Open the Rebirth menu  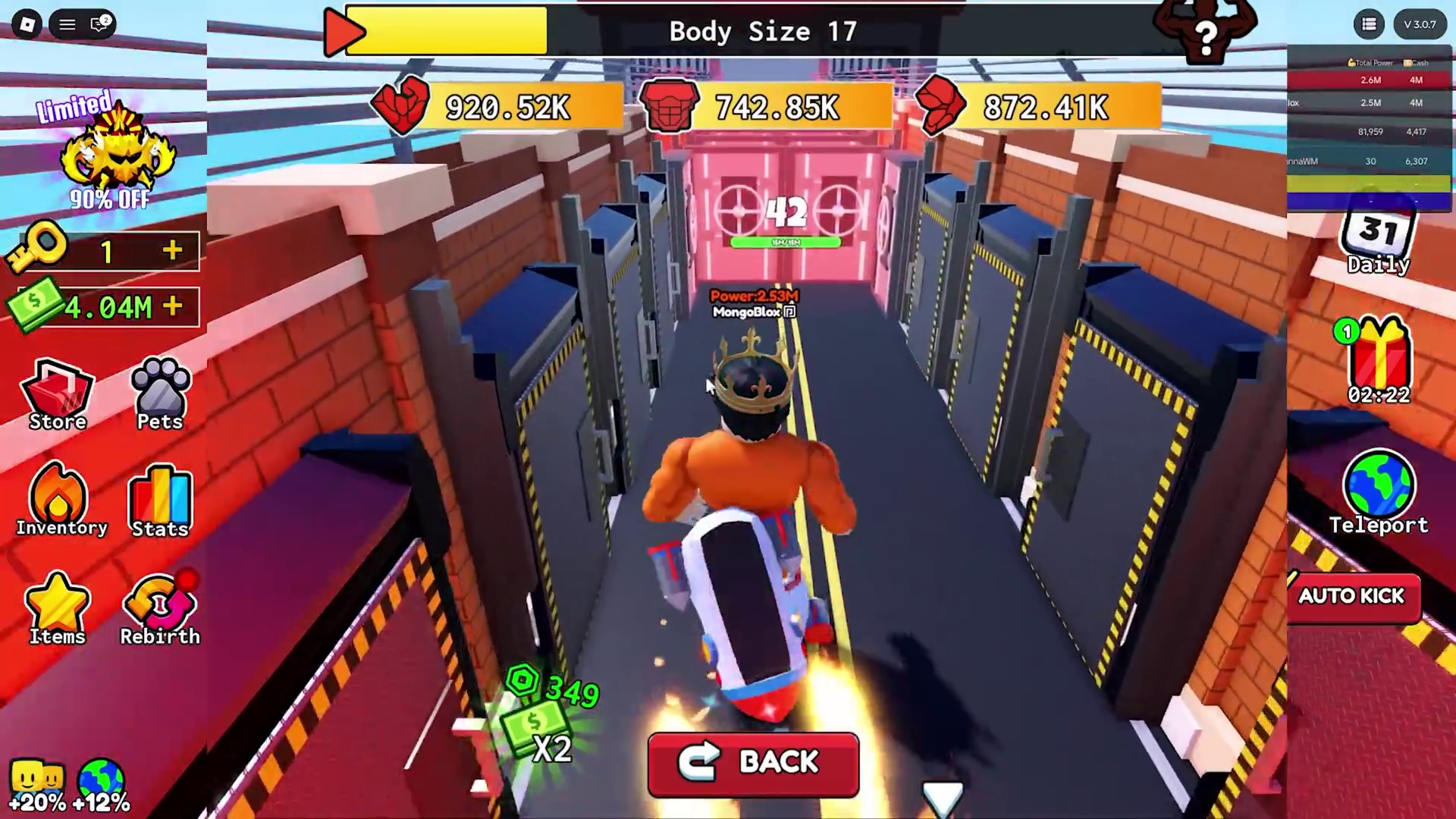(x=160, y=609)
